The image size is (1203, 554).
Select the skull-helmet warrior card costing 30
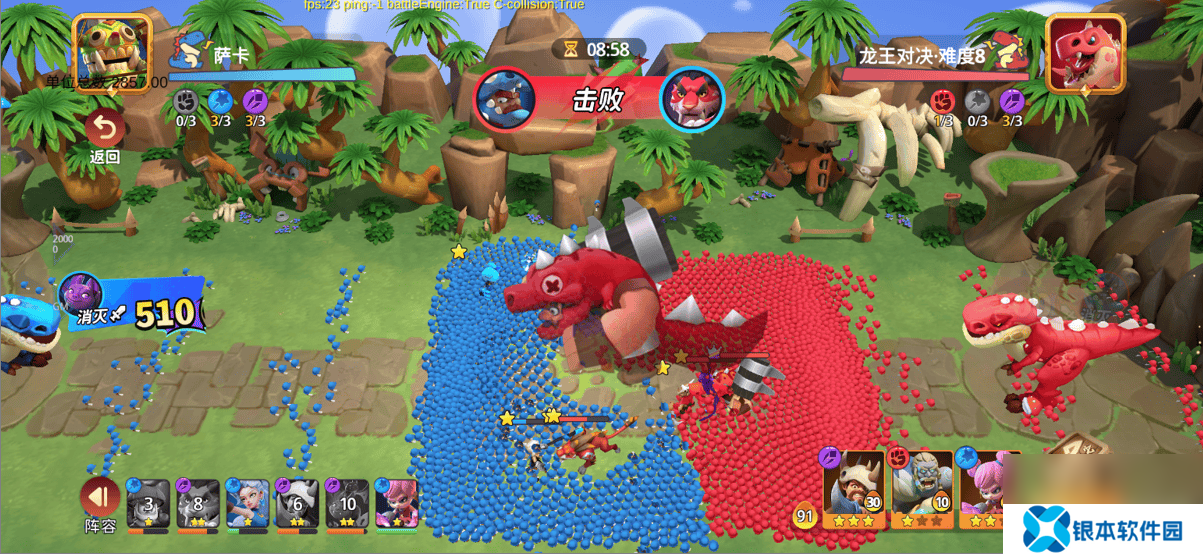854,489
